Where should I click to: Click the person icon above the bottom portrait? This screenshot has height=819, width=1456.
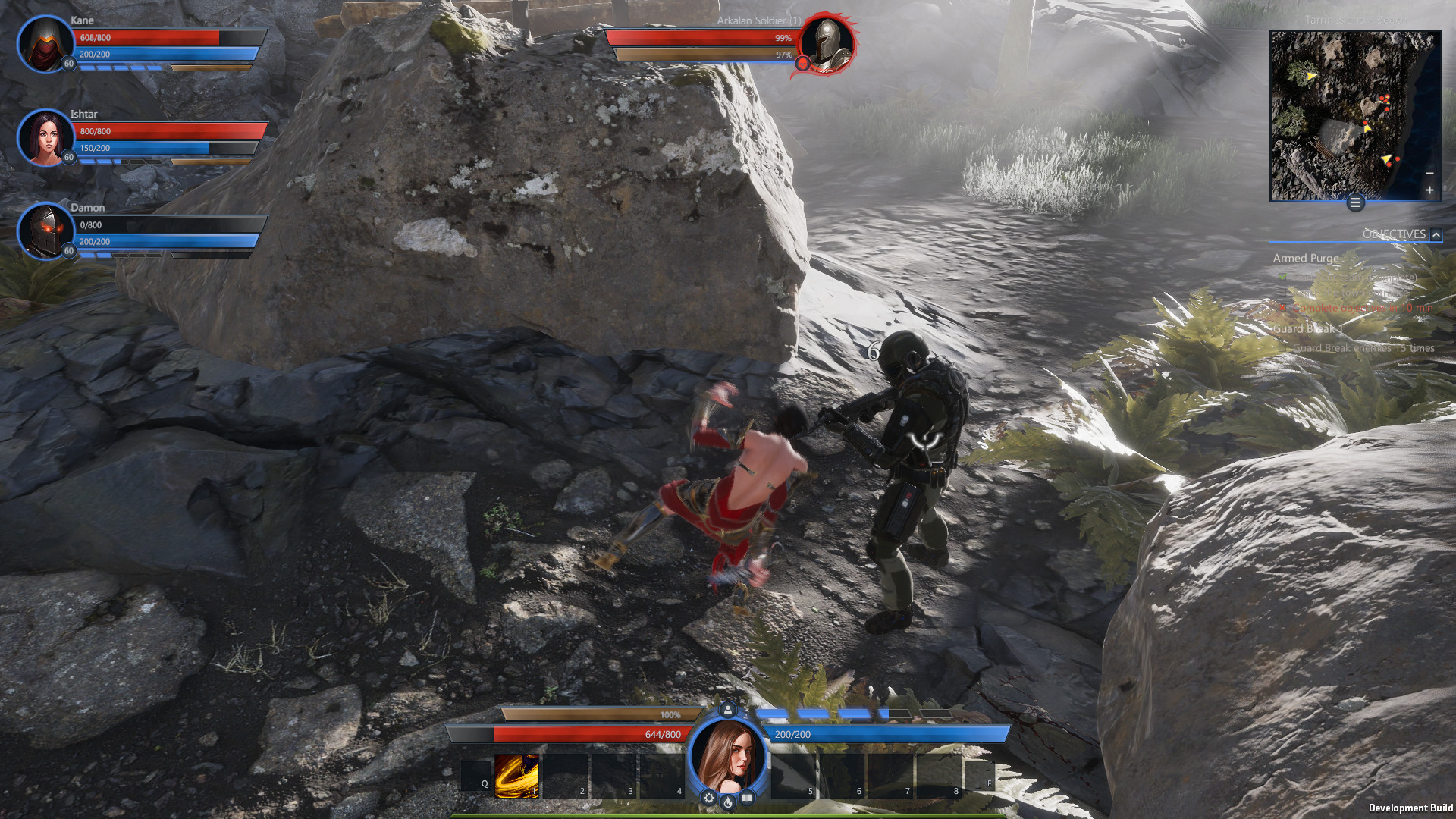click(726, 709)
